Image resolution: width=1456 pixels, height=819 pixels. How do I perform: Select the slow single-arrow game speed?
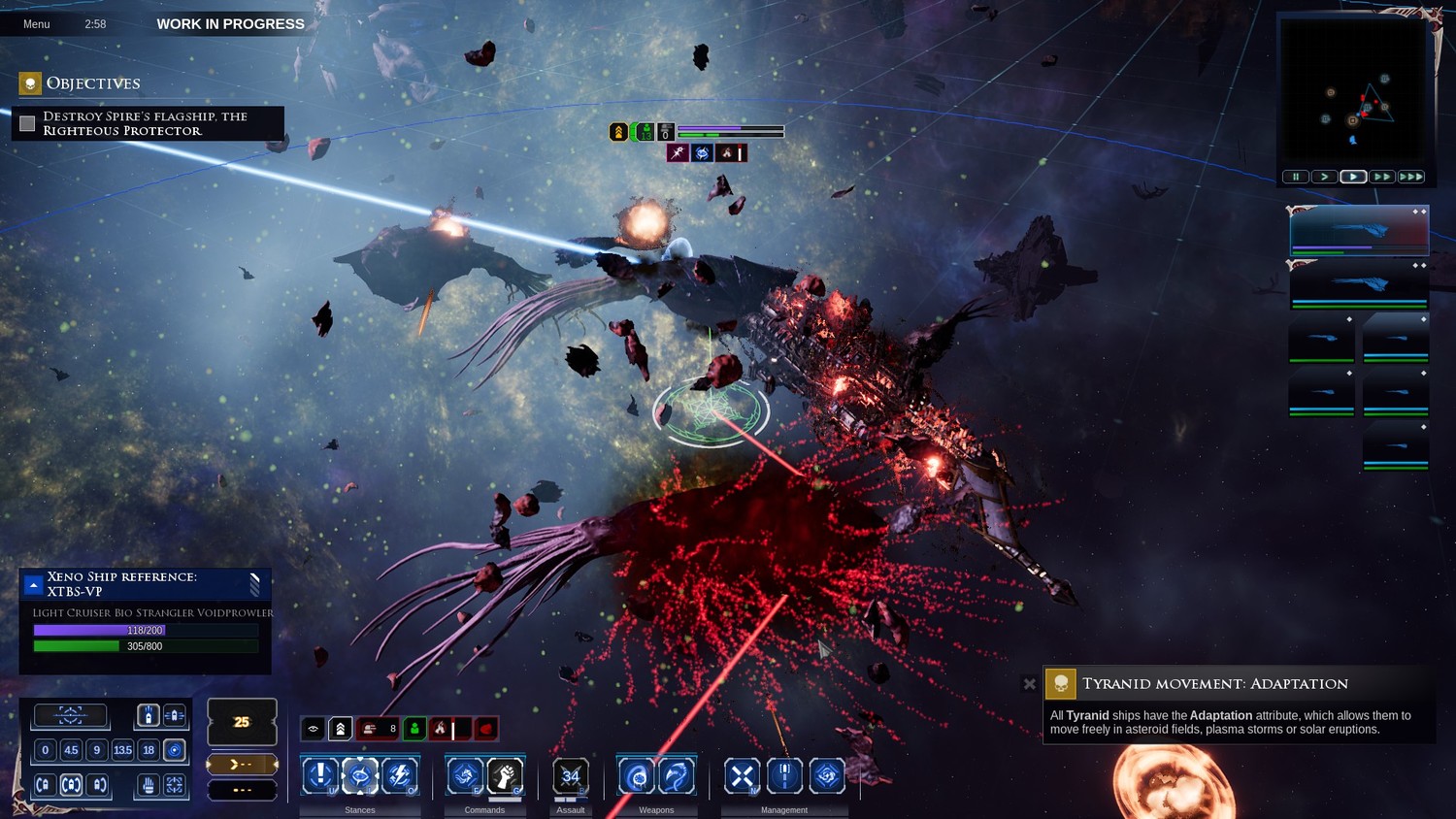pos(1324,177)
